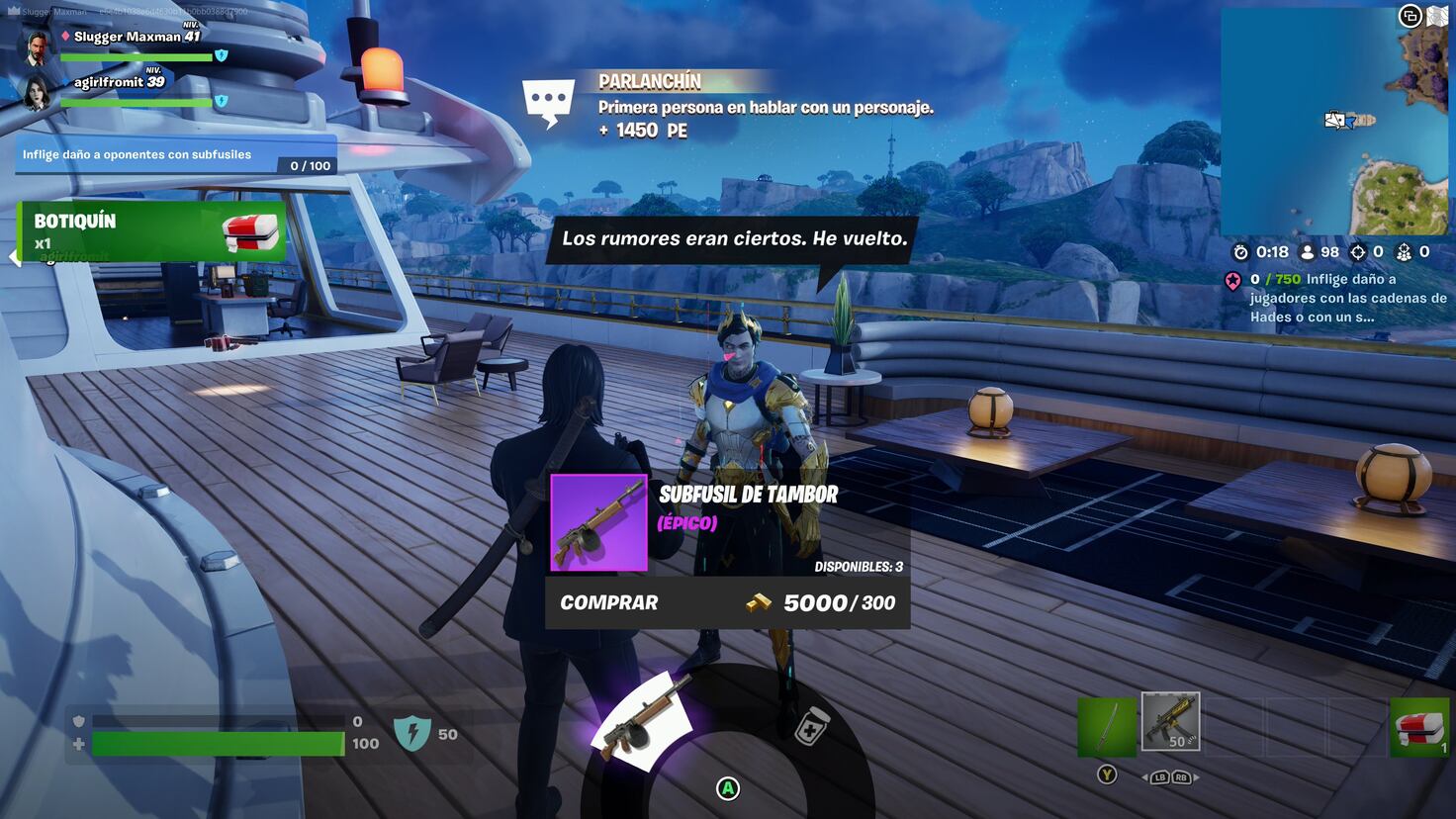Click the green health bar
Image resolution: width=1456 pixels, height=819 pixels.
218,744
